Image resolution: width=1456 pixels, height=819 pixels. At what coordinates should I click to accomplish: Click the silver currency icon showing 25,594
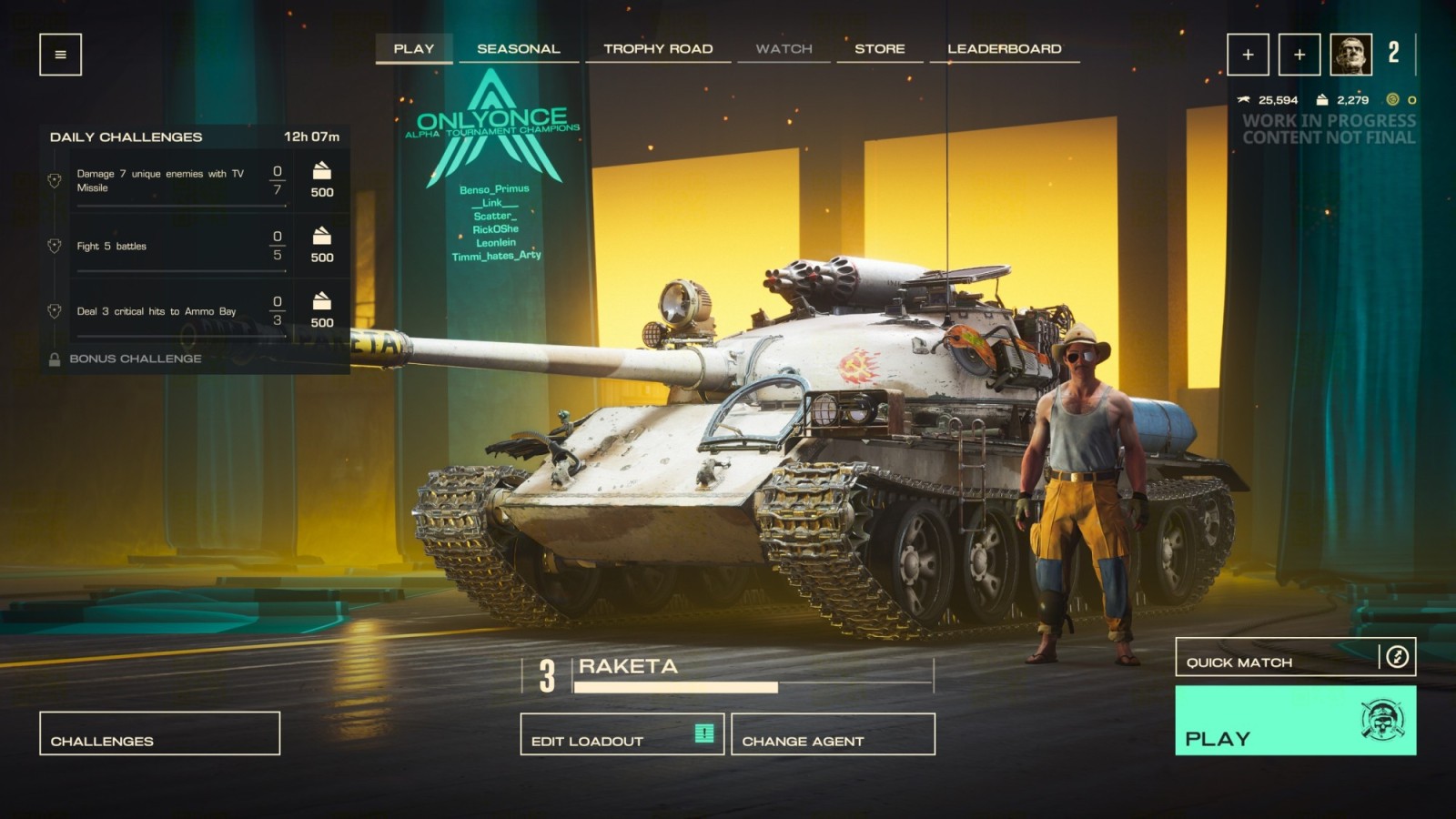(1243, 101)
